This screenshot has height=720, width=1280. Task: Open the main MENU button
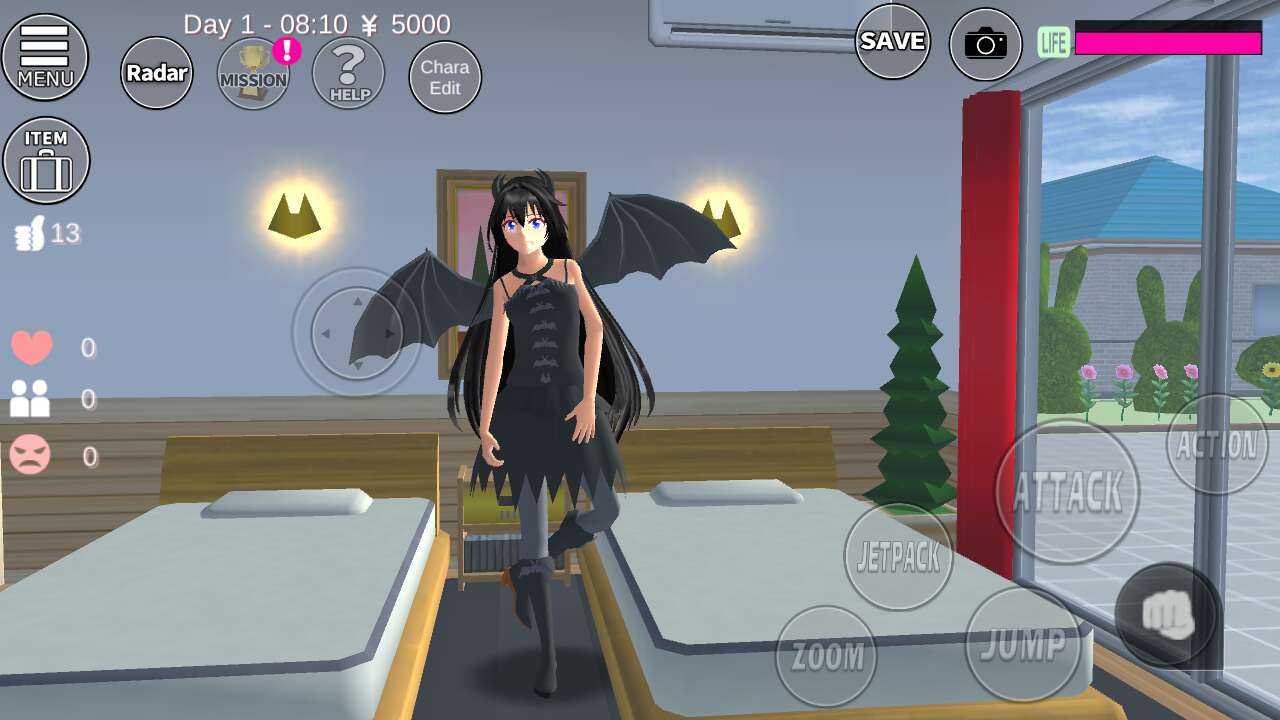(45, 57)
